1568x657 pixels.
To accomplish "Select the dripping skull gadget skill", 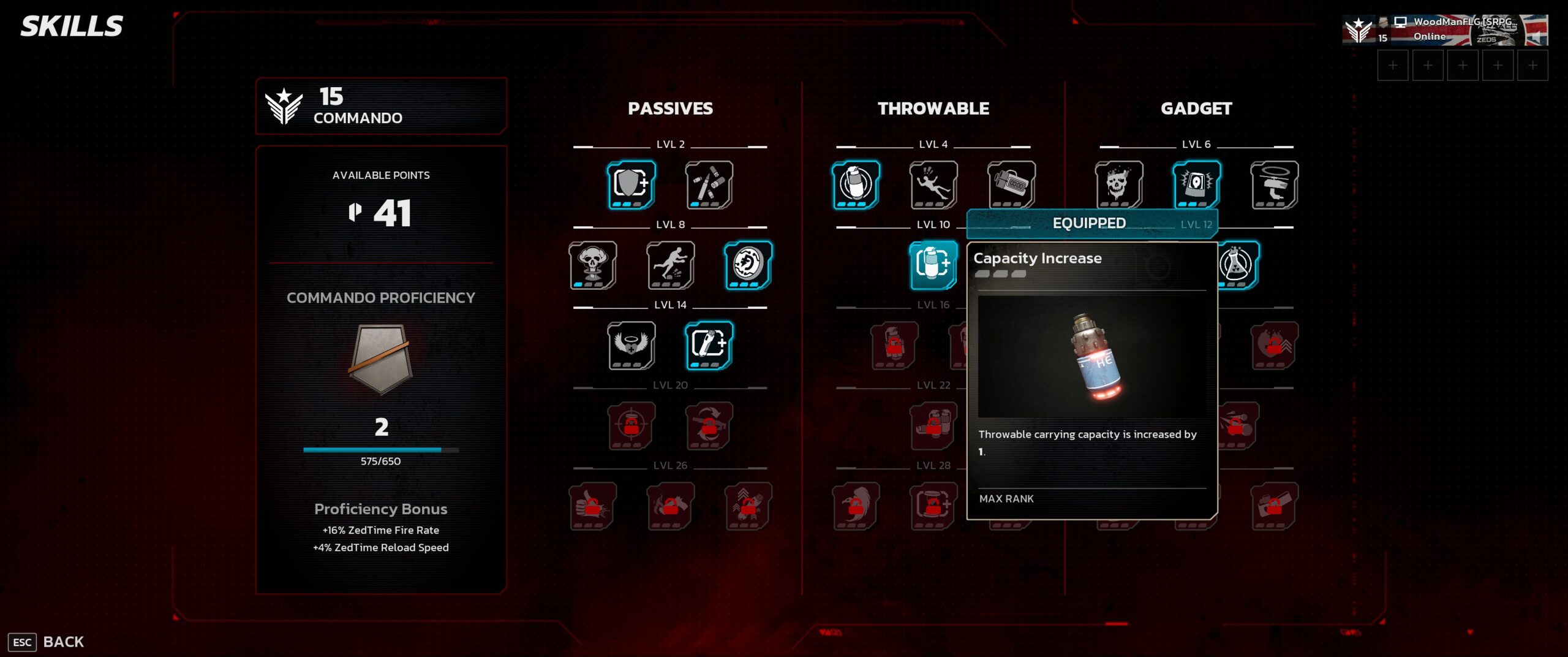I will pyautogui.click(x=1118, y=184).
